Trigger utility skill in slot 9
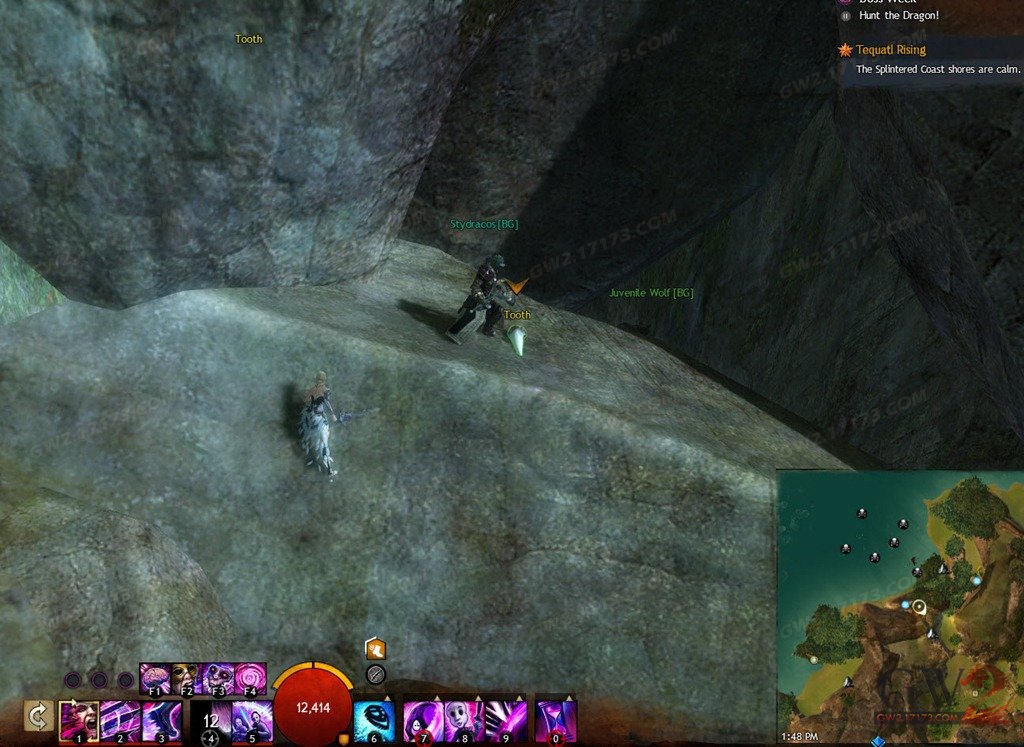This screenshot has height=747, width=1024. 505,720
